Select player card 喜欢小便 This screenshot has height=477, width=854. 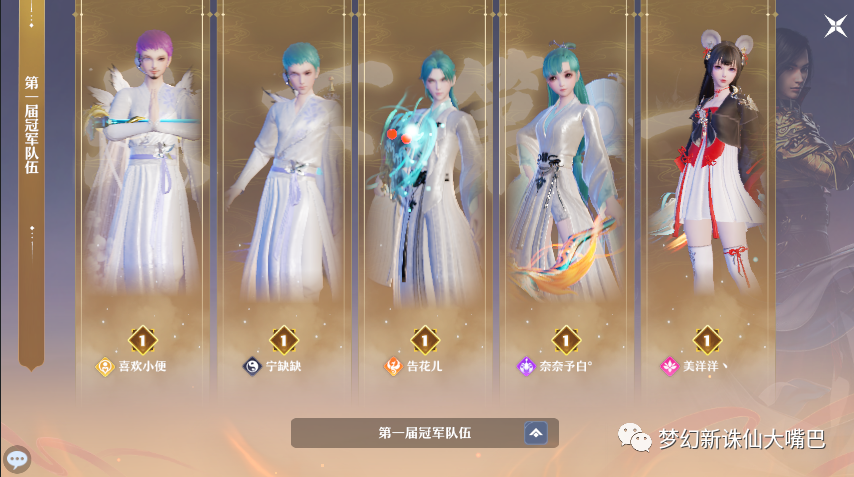pos(141,200)
